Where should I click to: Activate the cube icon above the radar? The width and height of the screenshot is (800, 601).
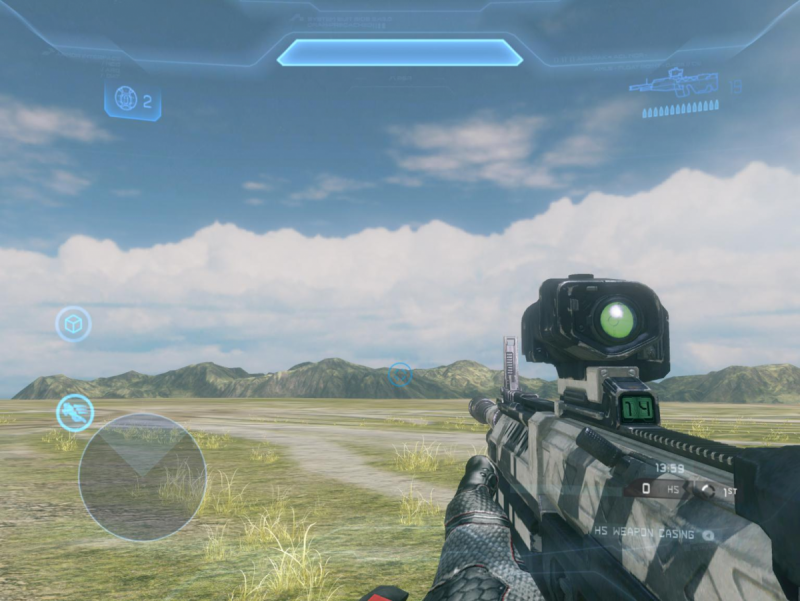tap(73, 324)
